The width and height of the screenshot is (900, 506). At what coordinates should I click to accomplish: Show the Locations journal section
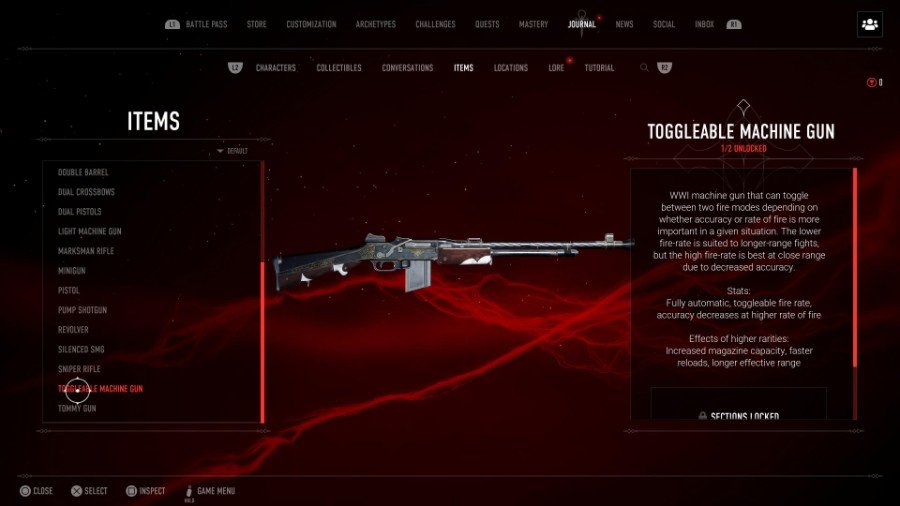coord(511,68)
